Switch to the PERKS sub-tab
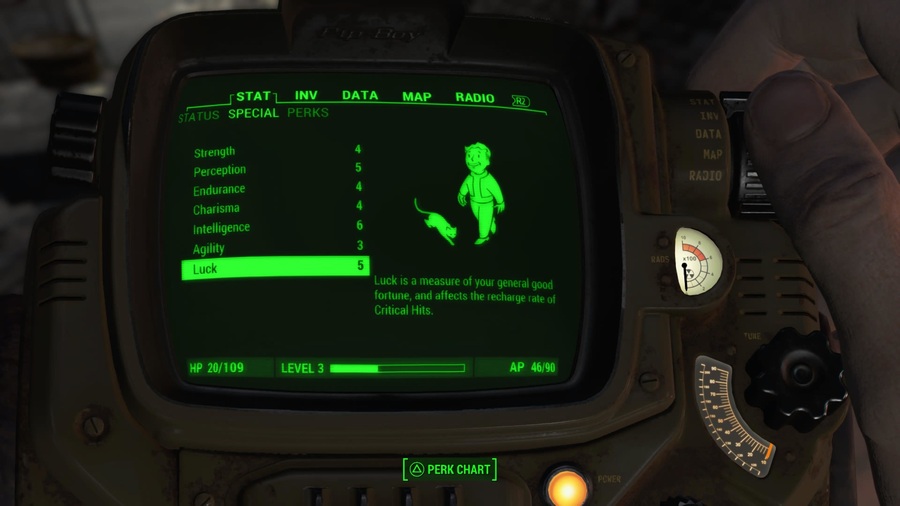Viewport: 900px width, 506px height. pyautogui.click(x=308, y=113)
